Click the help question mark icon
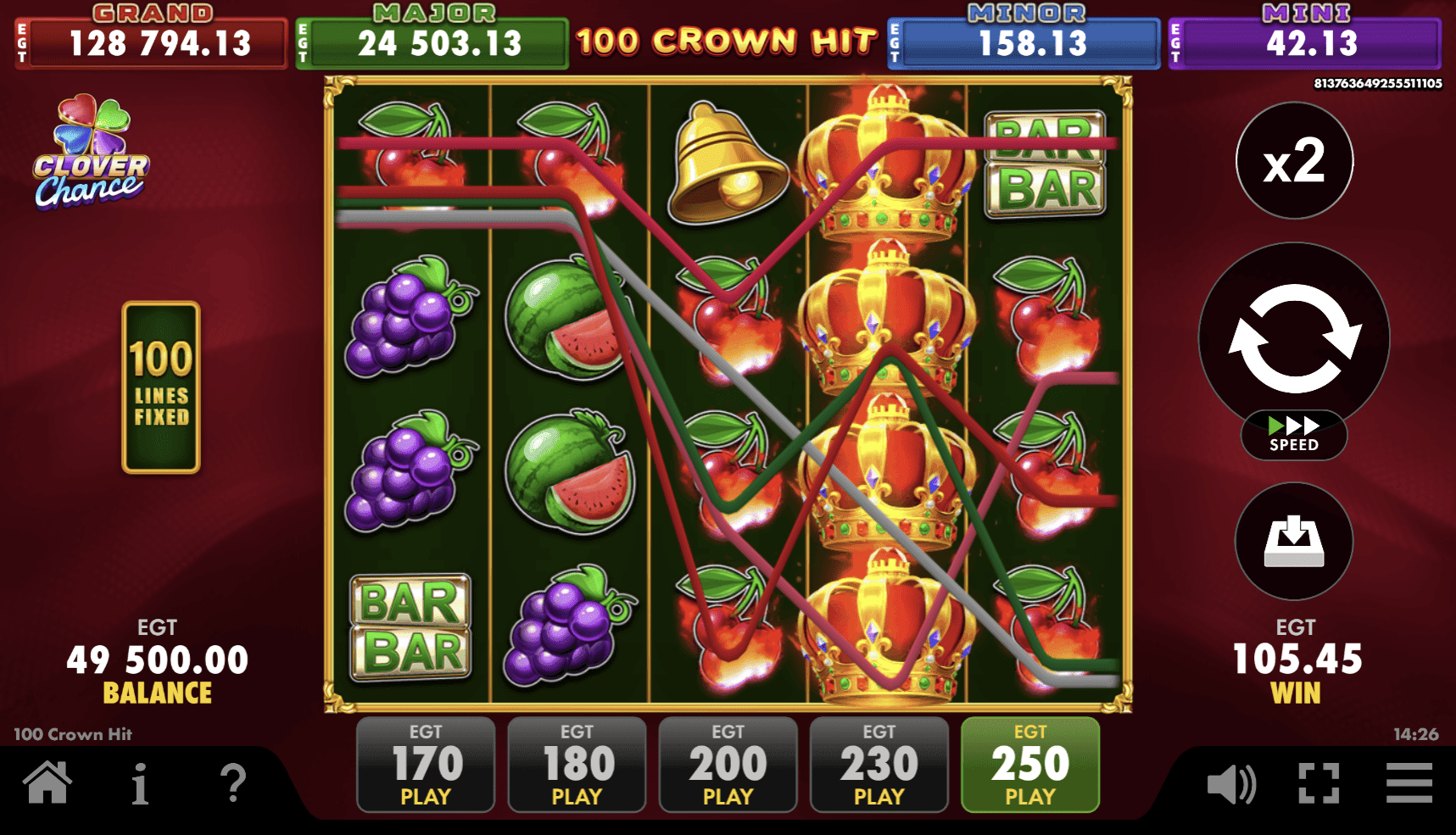The width and height of the screenshot is (1456, 835). 234,784
